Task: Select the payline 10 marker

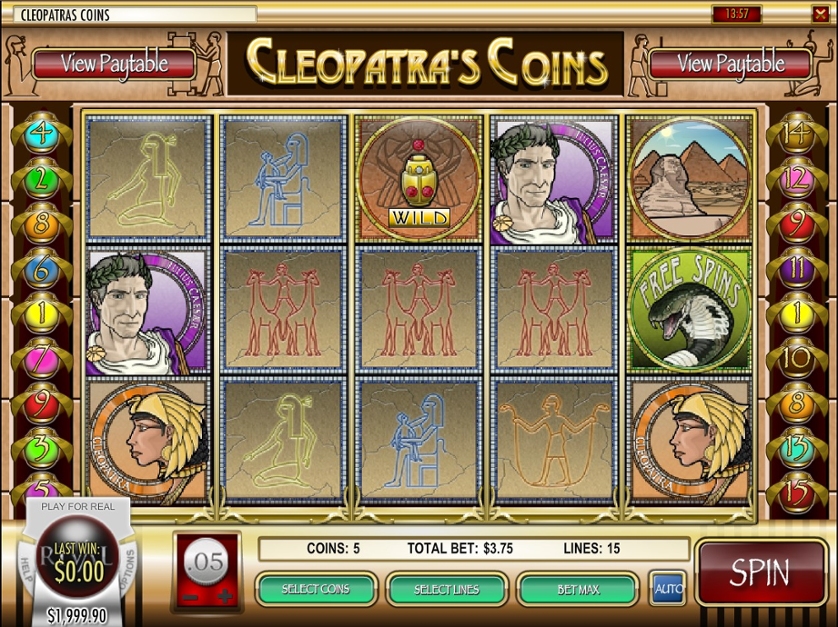Action: click(x=797, y=356)
